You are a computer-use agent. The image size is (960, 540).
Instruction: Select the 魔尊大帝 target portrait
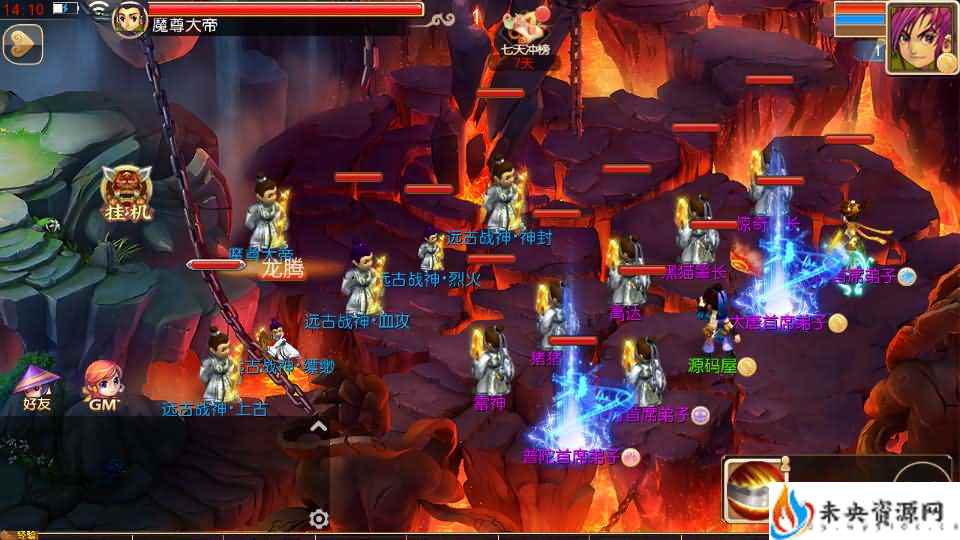click(130, 20)
